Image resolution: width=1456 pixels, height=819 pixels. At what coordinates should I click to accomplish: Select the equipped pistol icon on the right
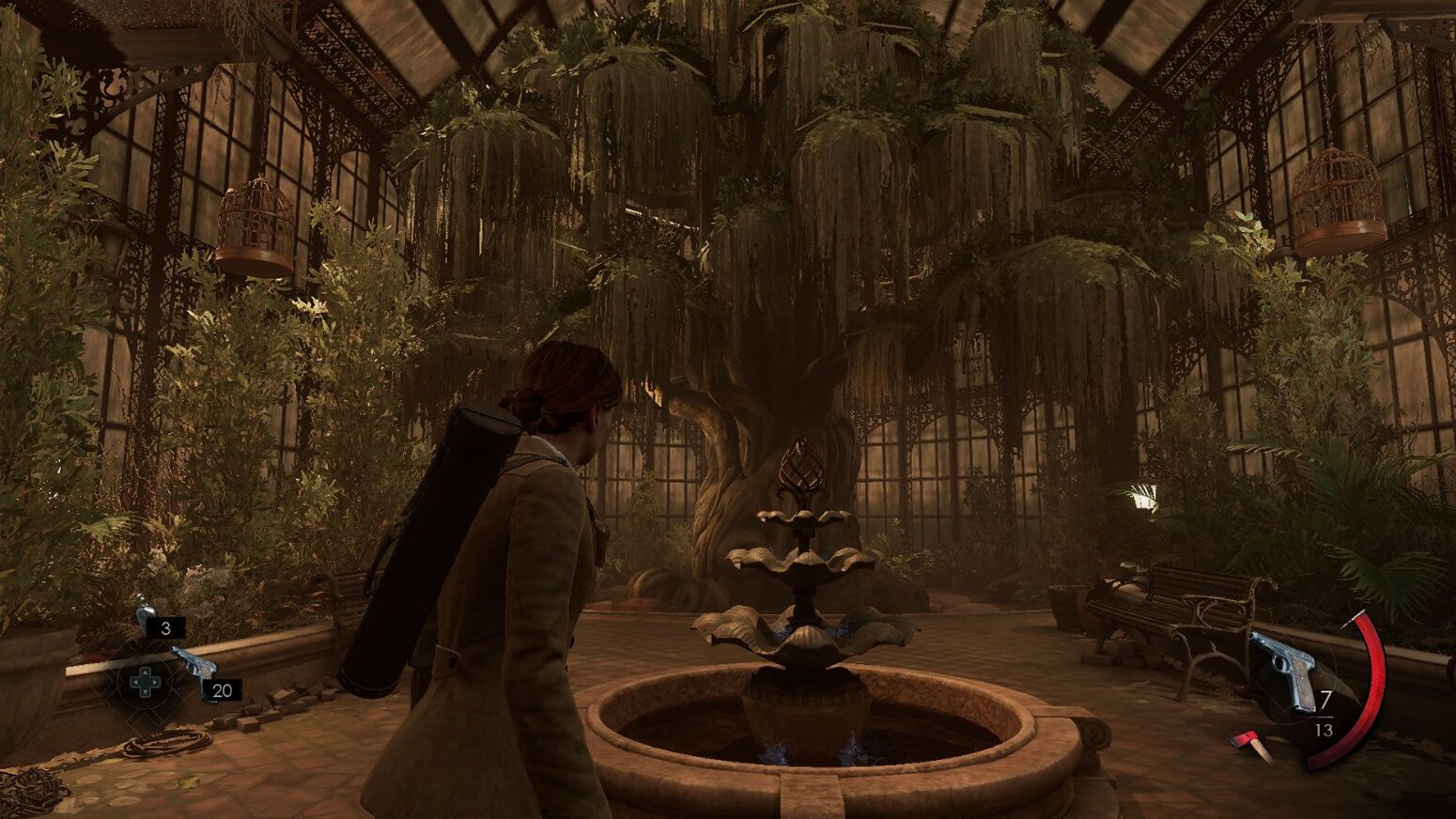1284,659
